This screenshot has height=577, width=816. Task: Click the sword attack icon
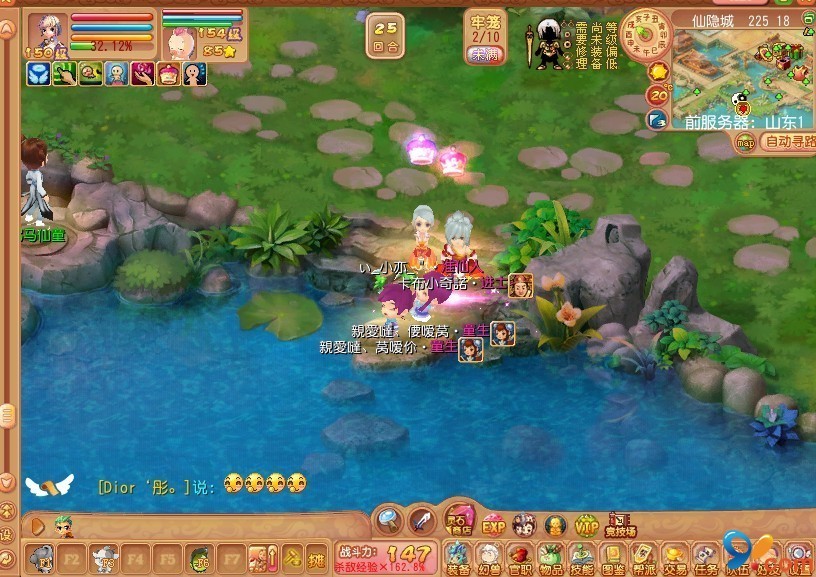click(422, 521)
